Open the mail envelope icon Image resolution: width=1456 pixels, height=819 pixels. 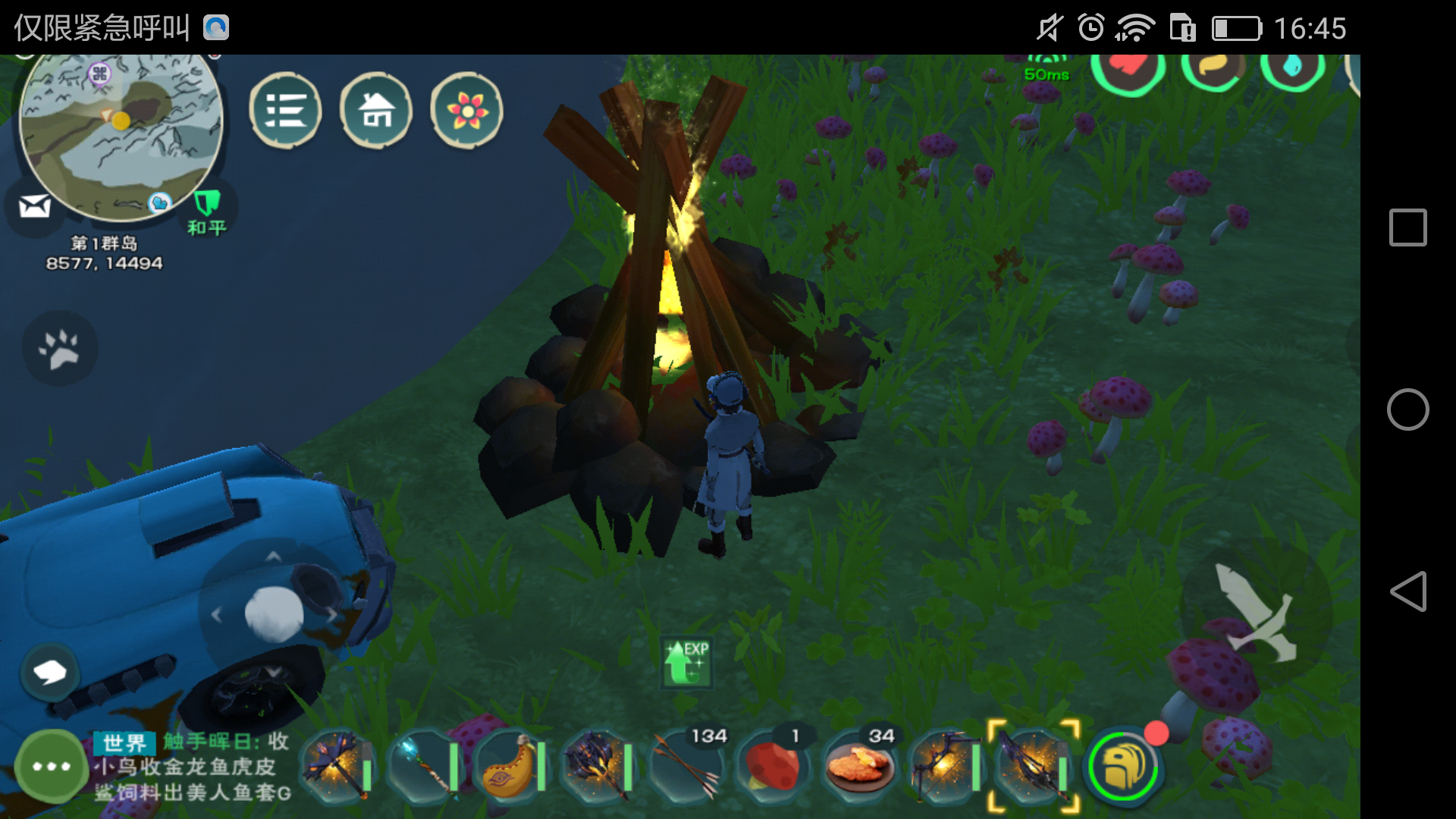click(35, 206)
